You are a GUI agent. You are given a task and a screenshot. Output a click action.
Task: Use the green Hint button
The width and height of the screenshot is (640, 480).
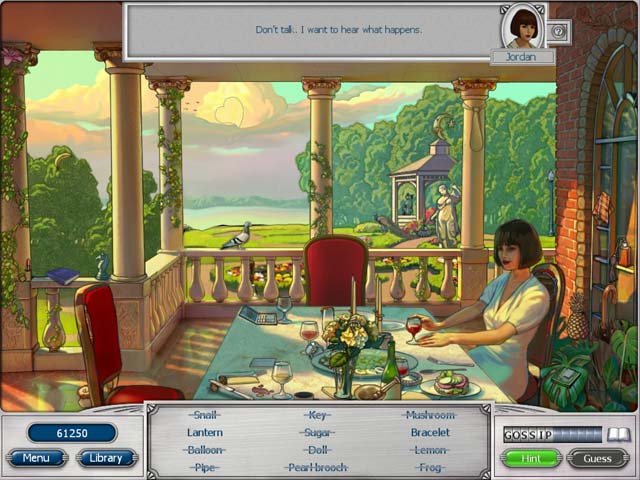tap(530, 458)
